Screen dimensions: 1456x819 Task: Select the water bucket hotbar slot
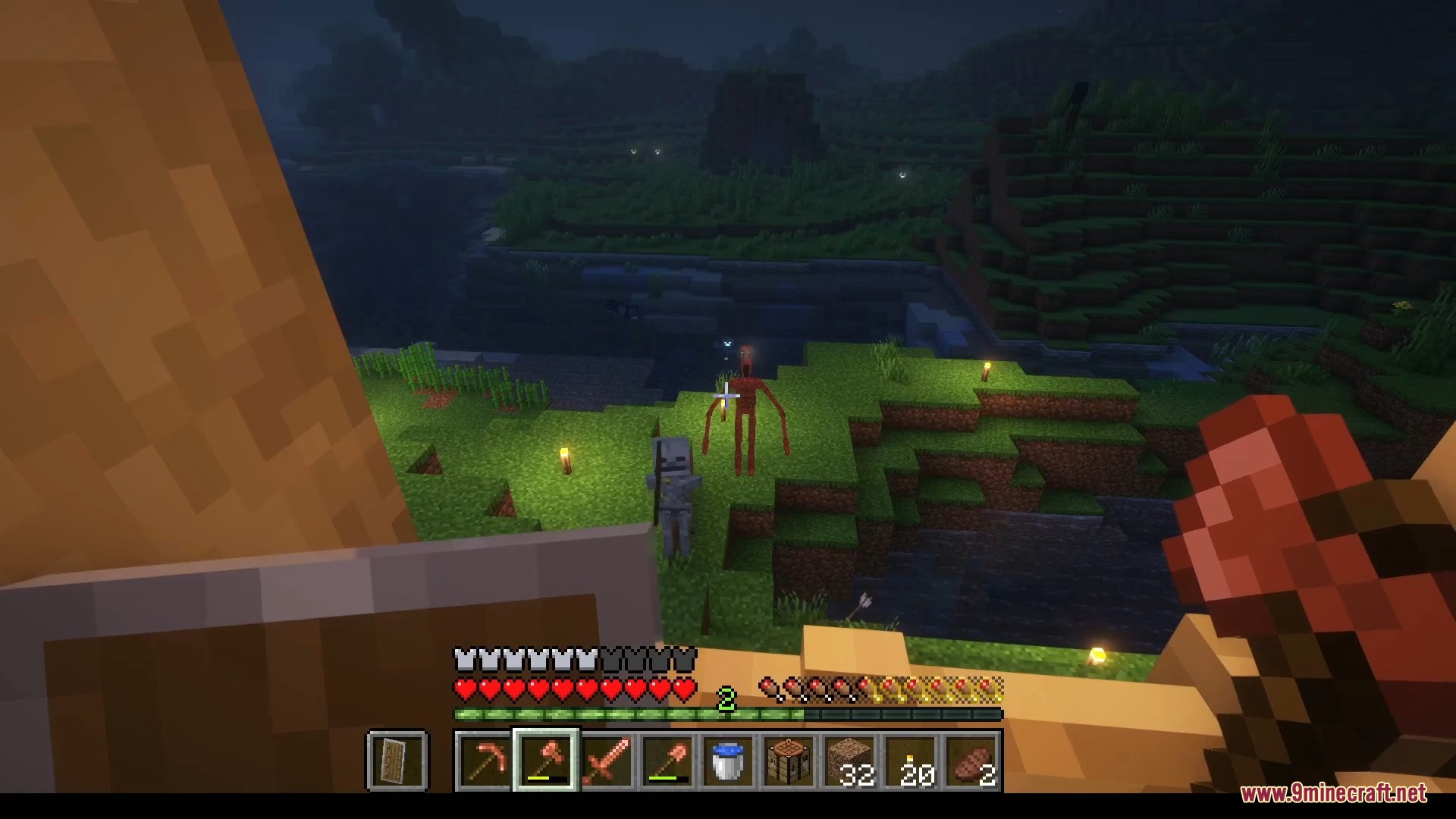click(728, 761)
